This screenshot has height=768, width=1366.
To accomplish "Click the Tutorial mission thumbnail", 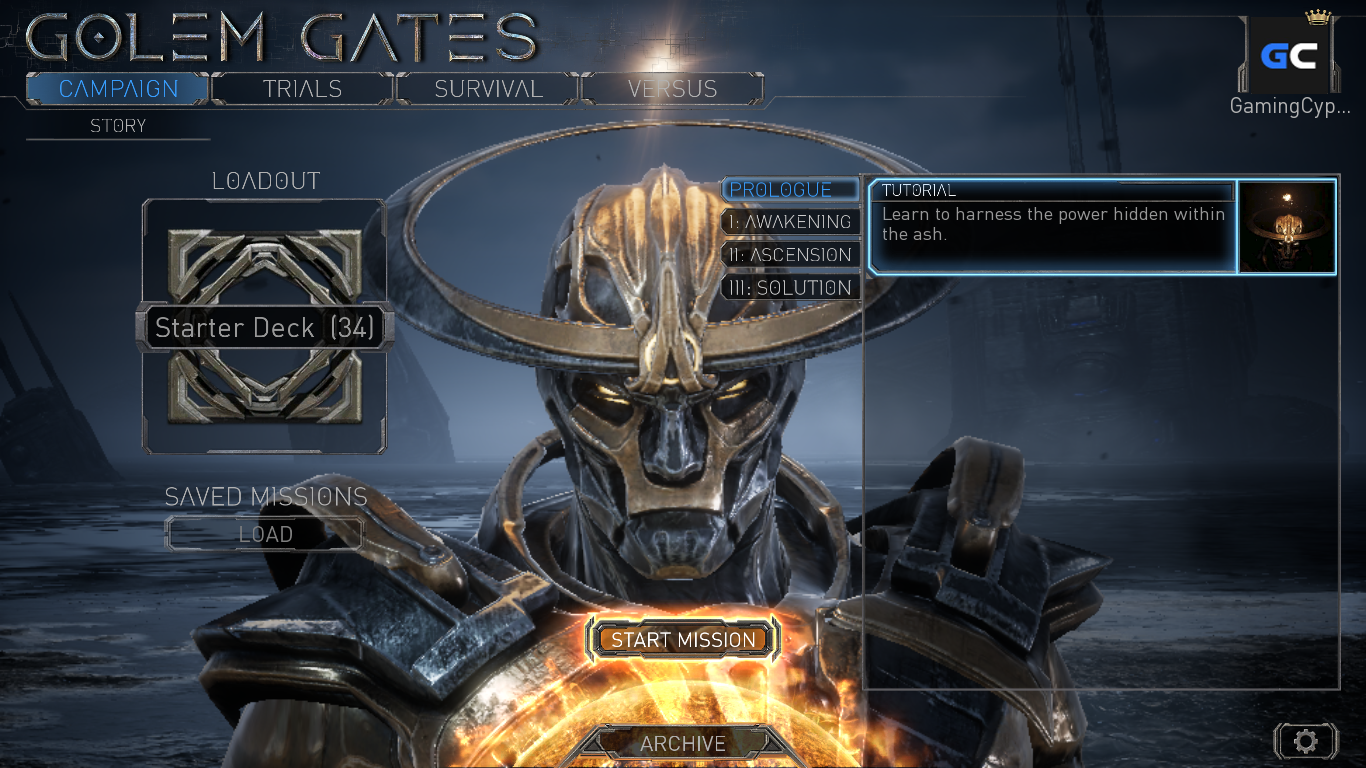I will coord(1287,226).
